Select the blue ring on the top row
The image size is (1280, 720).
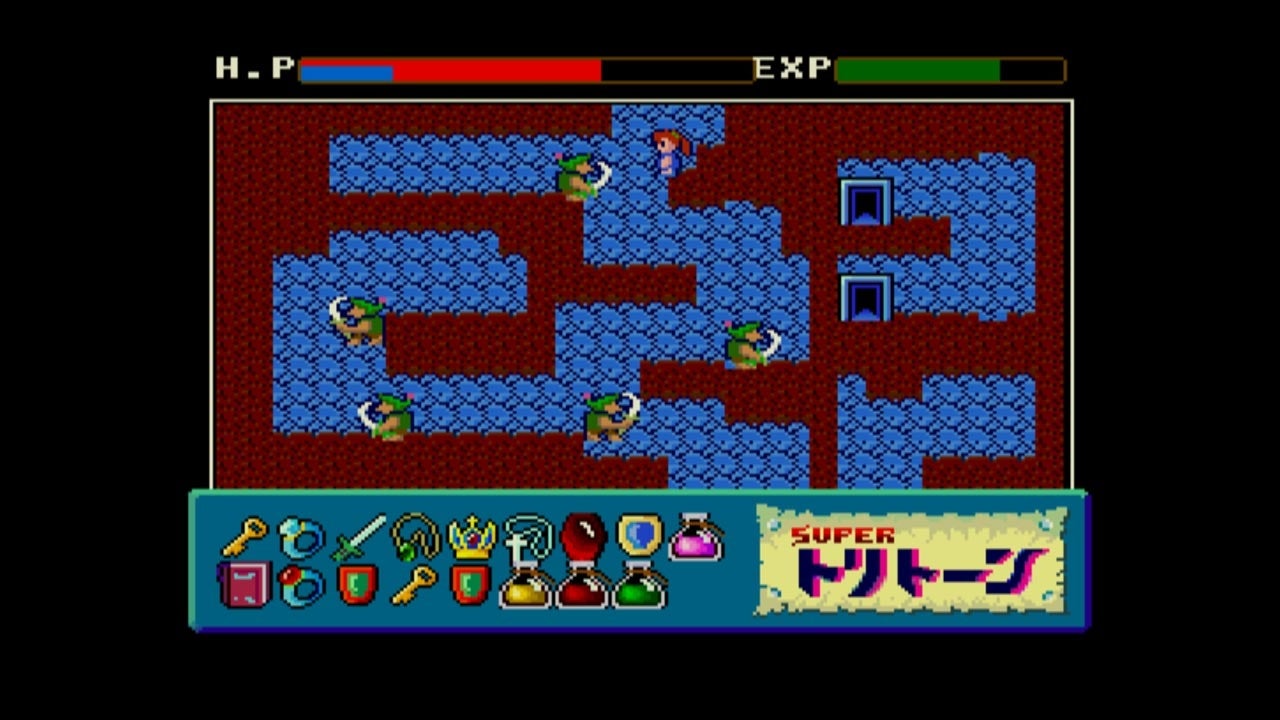pos(299,535)
